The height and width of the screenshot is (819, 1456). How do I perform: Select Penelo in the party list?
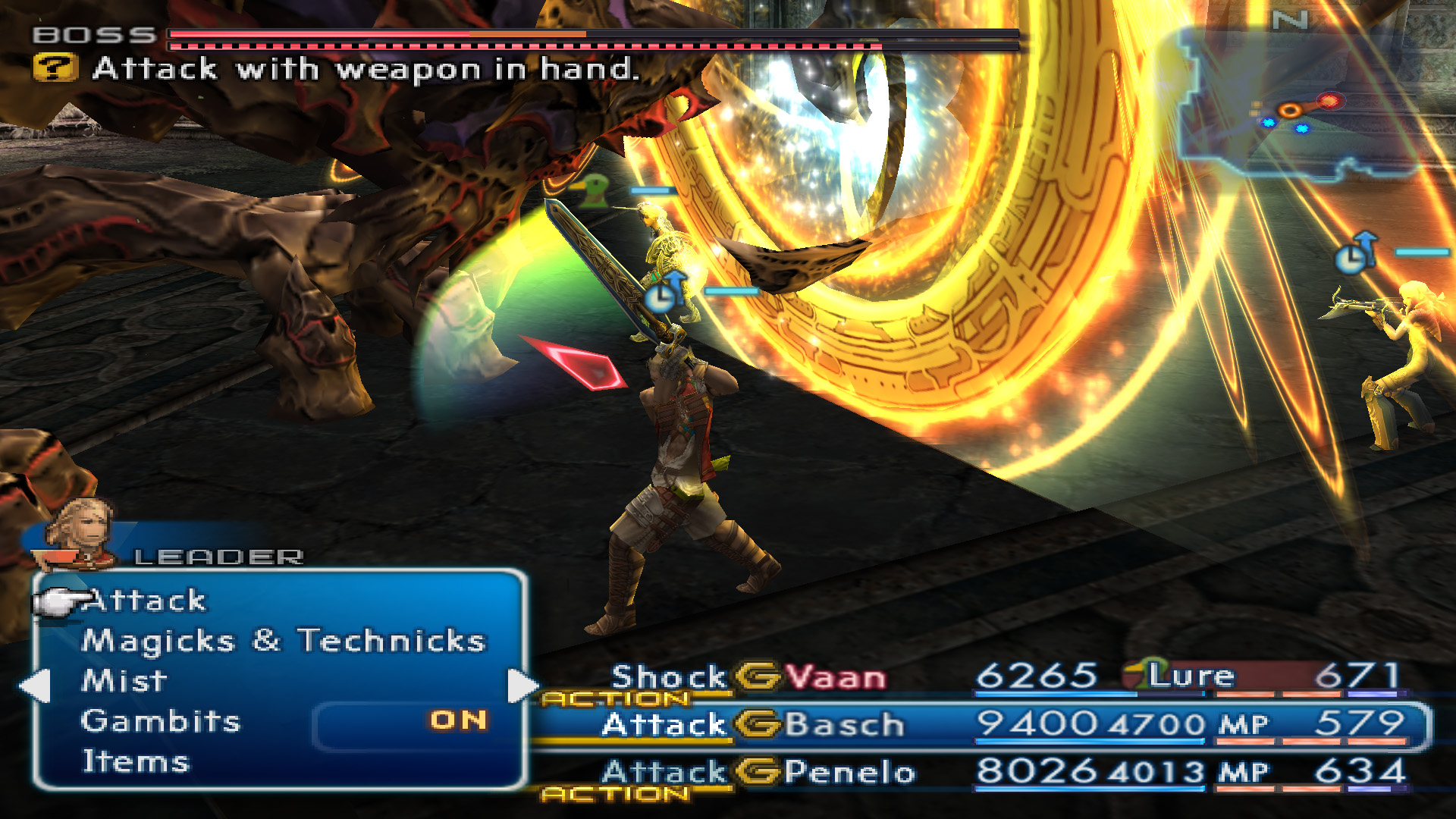point(849,772)
